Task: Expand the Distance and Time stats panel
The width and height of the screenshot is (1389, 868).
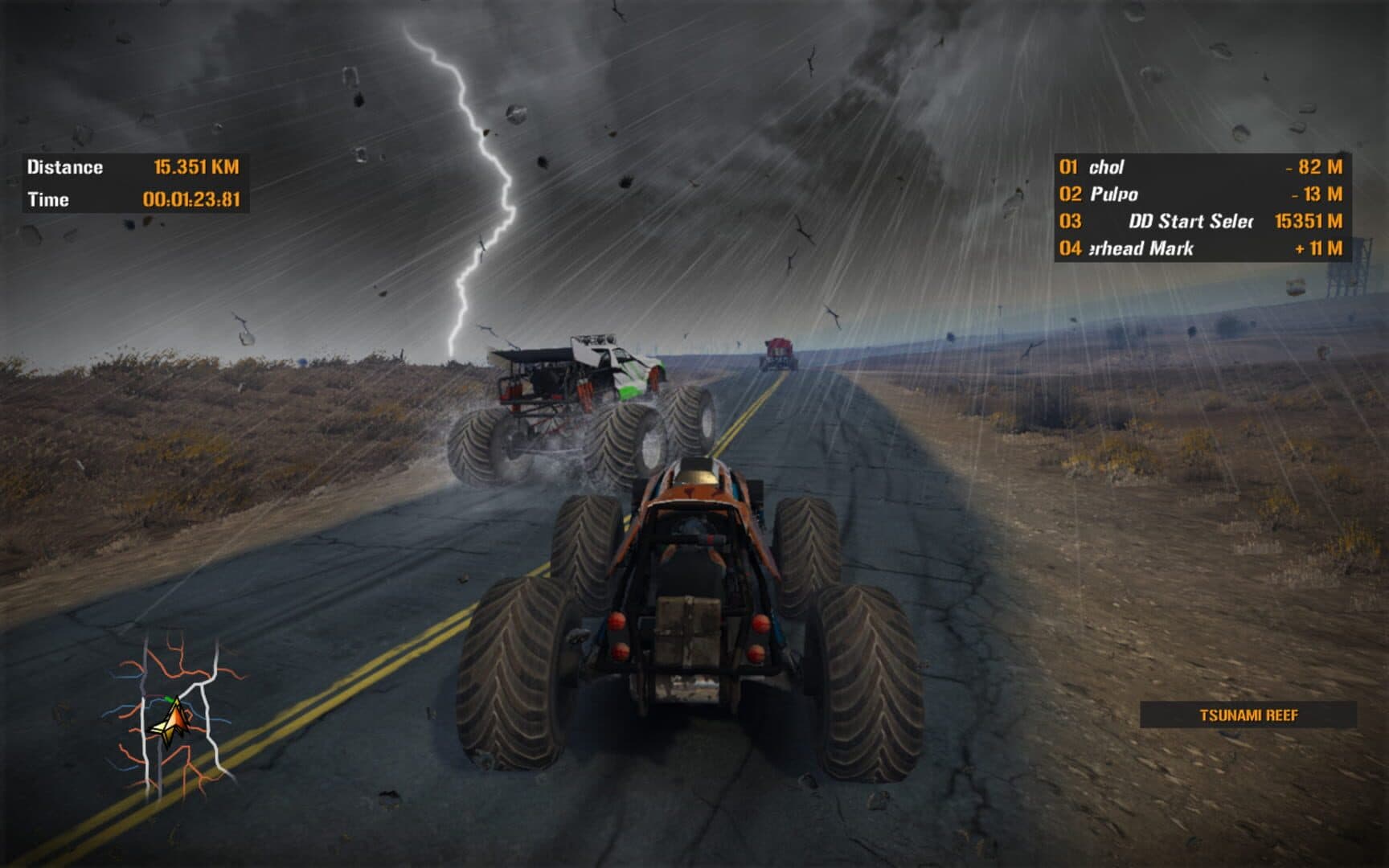Action: coord(137,181)
